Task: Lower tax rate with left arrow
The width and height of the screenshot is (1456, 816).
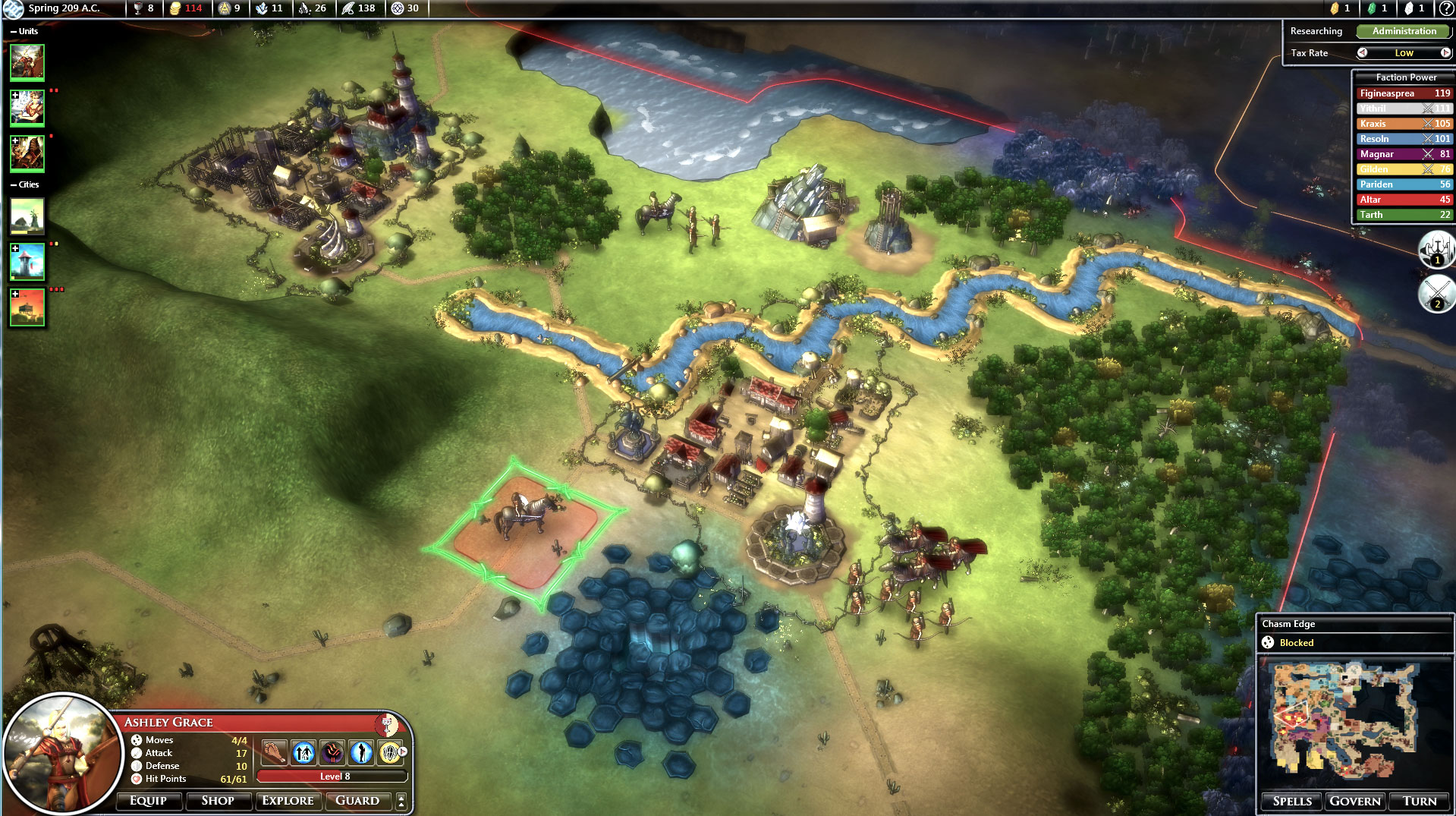Action: click(1363, 53)
